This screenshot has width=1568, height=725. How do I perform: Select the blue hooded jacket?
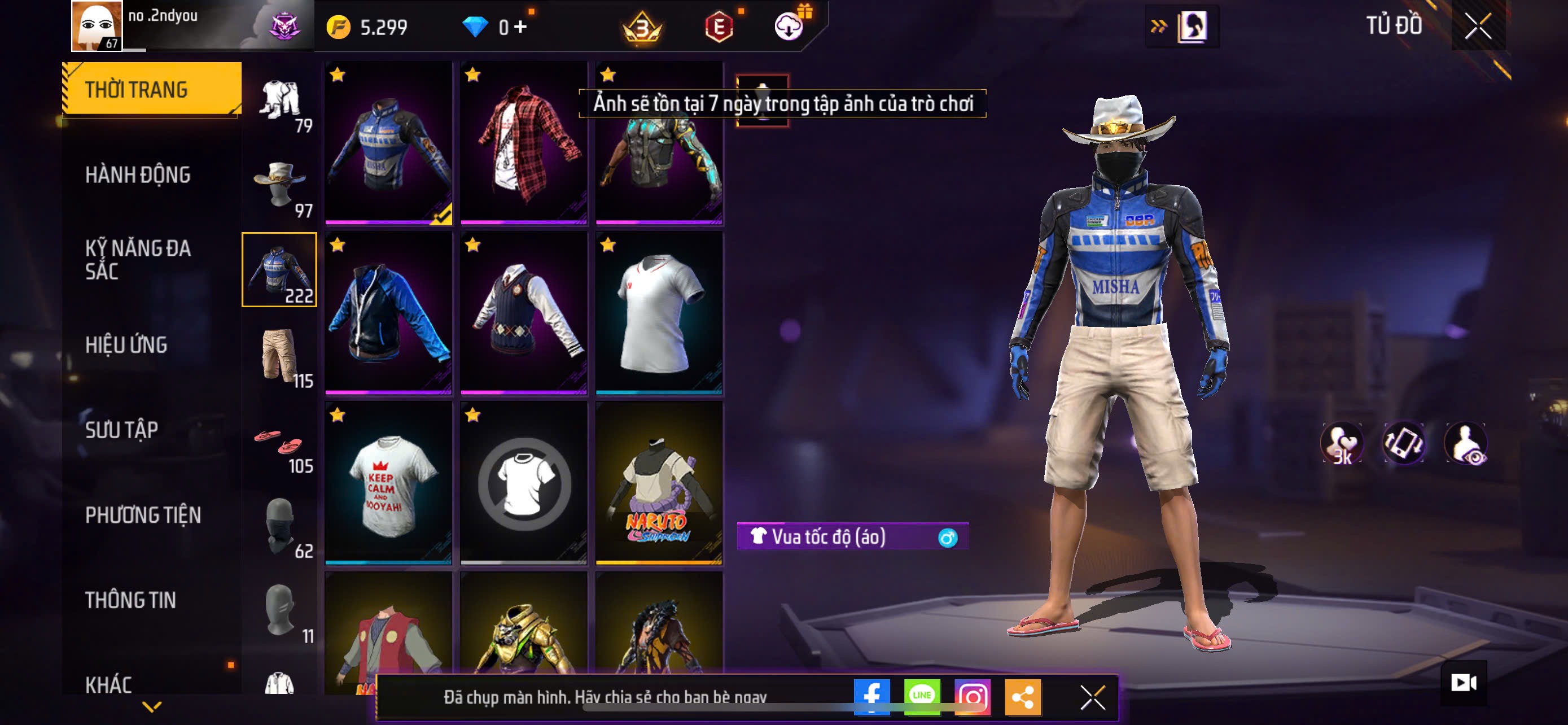[388, 313]
